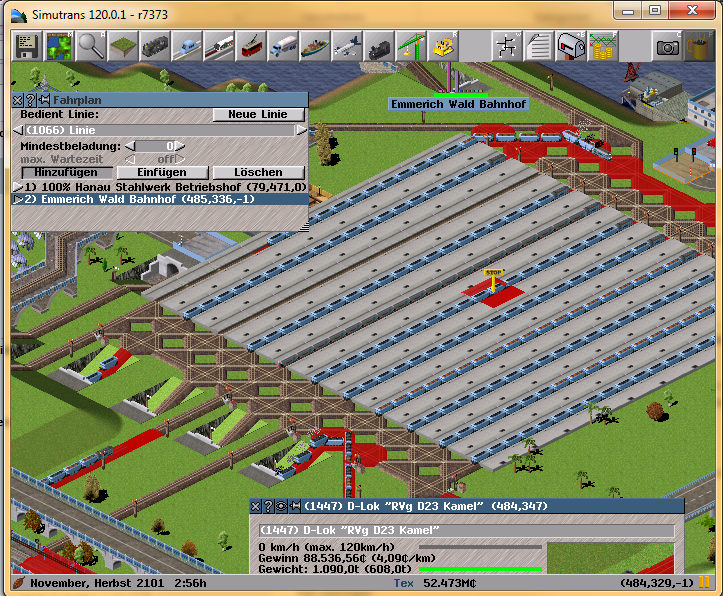The image size is (723, 596).
Task: Decrease the Mindestbeladung value
Action: (x=128, y=146)
